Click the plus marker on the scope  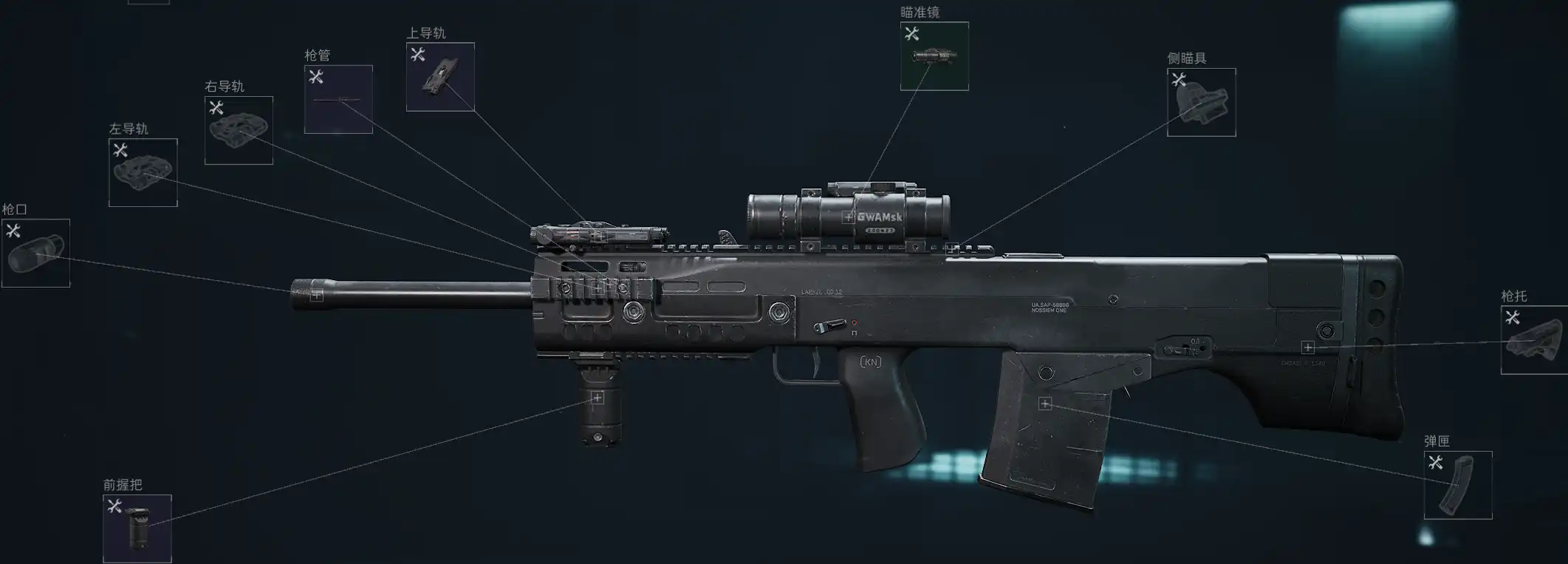[849, 217]
